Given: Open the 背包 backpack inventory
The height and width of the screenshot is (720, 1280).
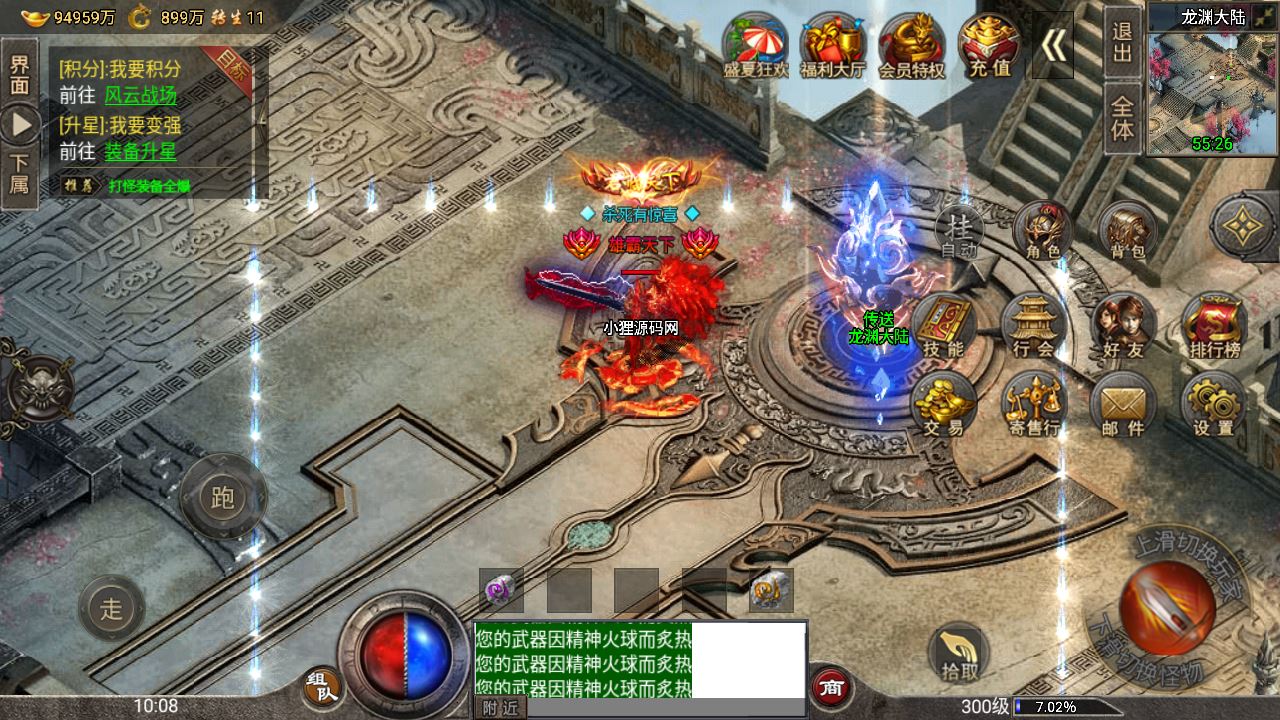Looking at the screenshot, I should 1127,234.
